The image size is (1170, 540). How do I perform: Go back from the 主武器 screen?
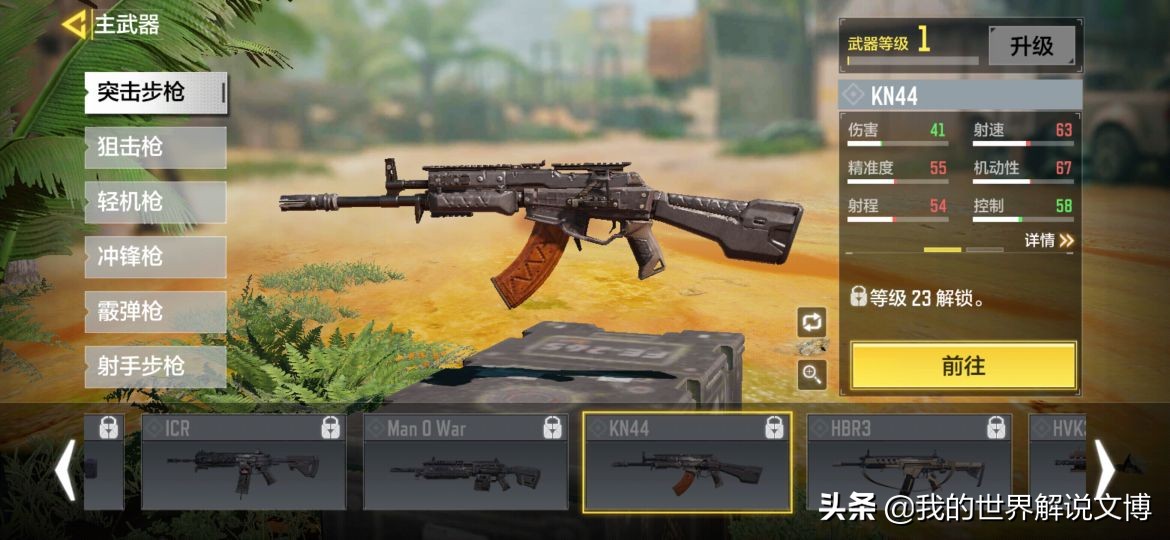coord(74,24)
